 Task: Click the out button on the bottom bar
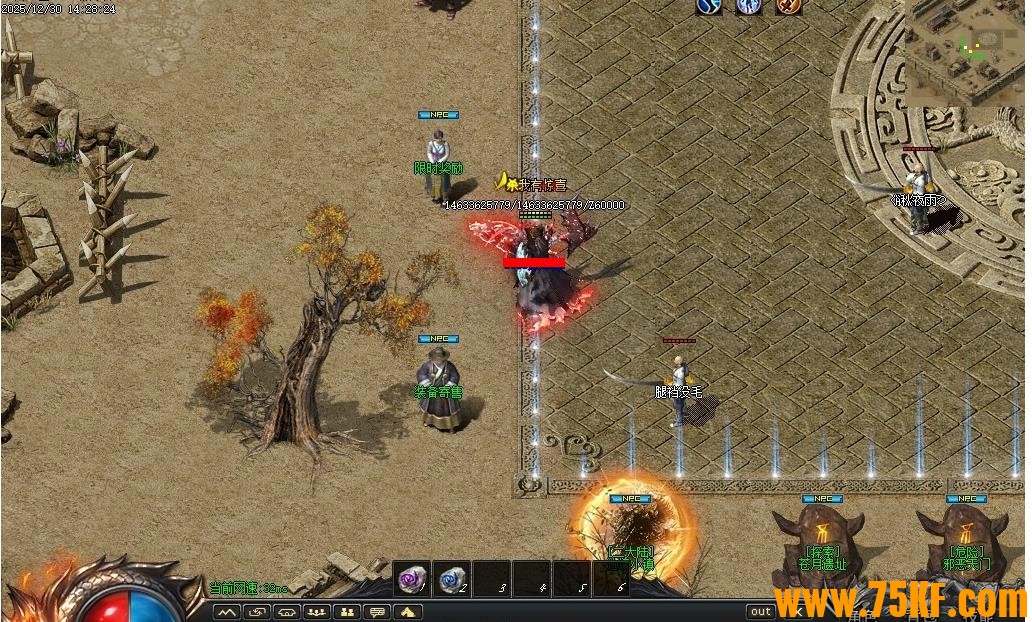pos(761,611)
